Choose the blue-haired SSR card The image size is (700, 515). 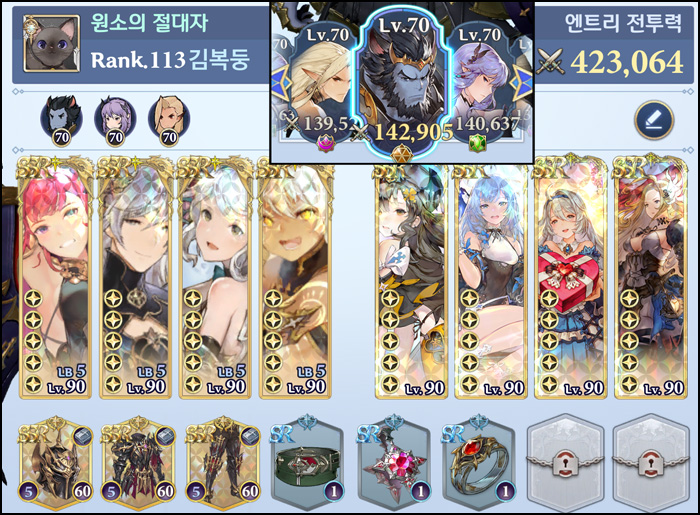click(490, 277)
